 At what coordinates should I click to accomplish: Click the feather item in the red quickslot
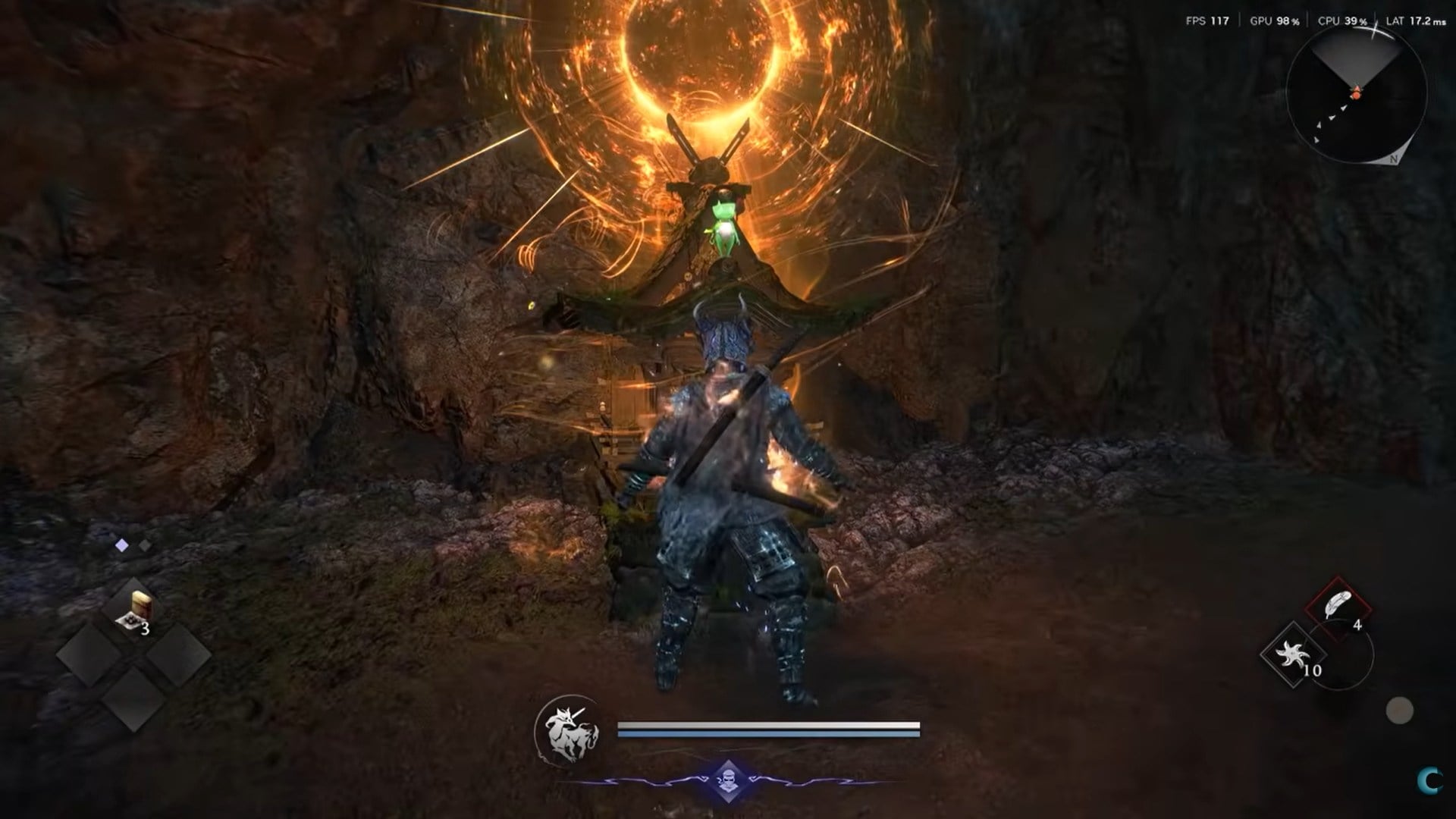coord(1337,603)
